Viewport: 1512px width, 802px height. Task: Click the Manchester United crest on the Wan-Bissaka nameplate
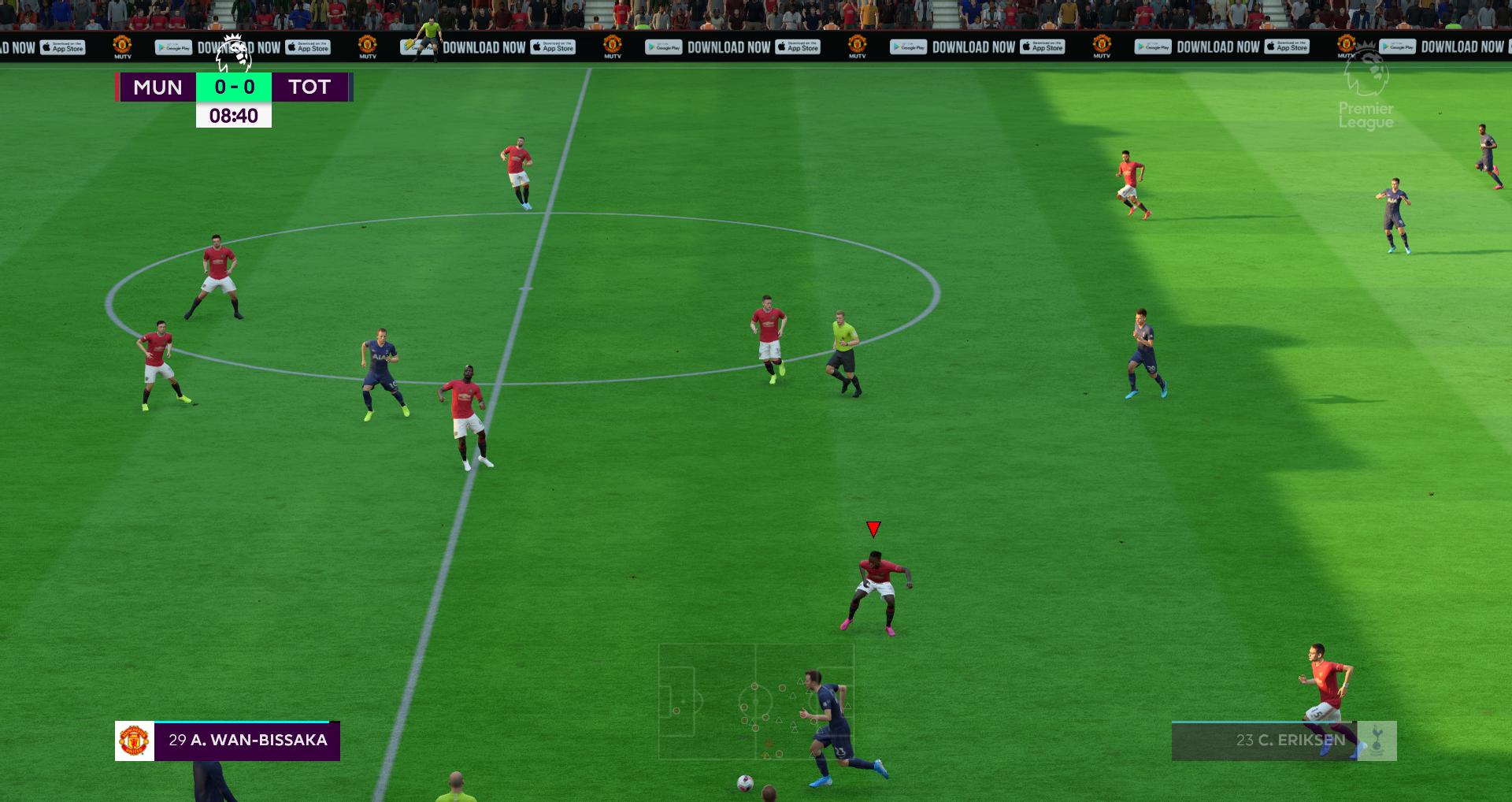[x=134, y=740]
